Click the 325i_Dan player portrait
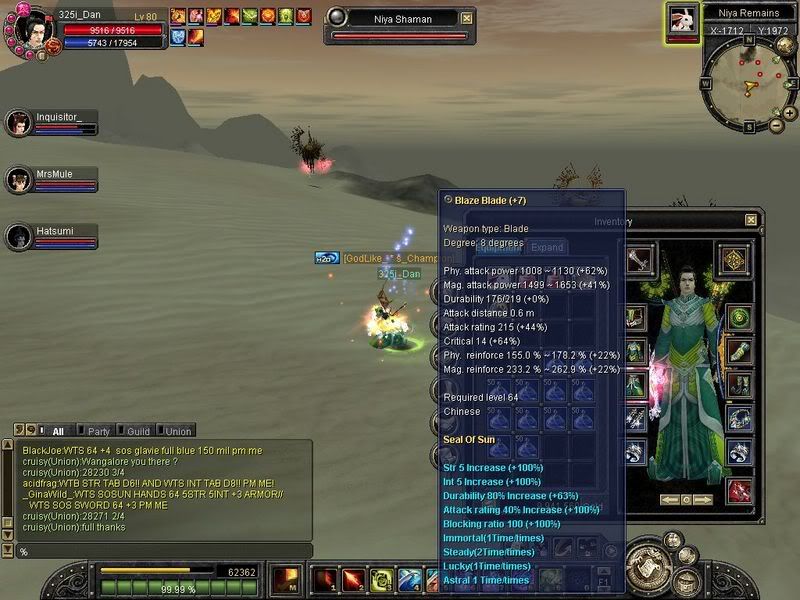Image resolution: width=800 pixels, height=600 pixels. coord(29,25)
